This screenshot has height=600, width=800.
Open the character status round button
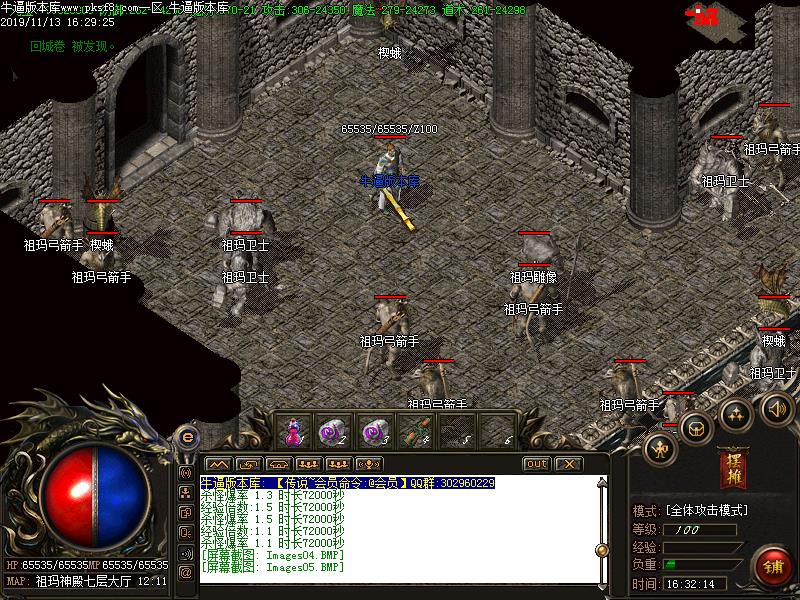(x=660, y=448)
